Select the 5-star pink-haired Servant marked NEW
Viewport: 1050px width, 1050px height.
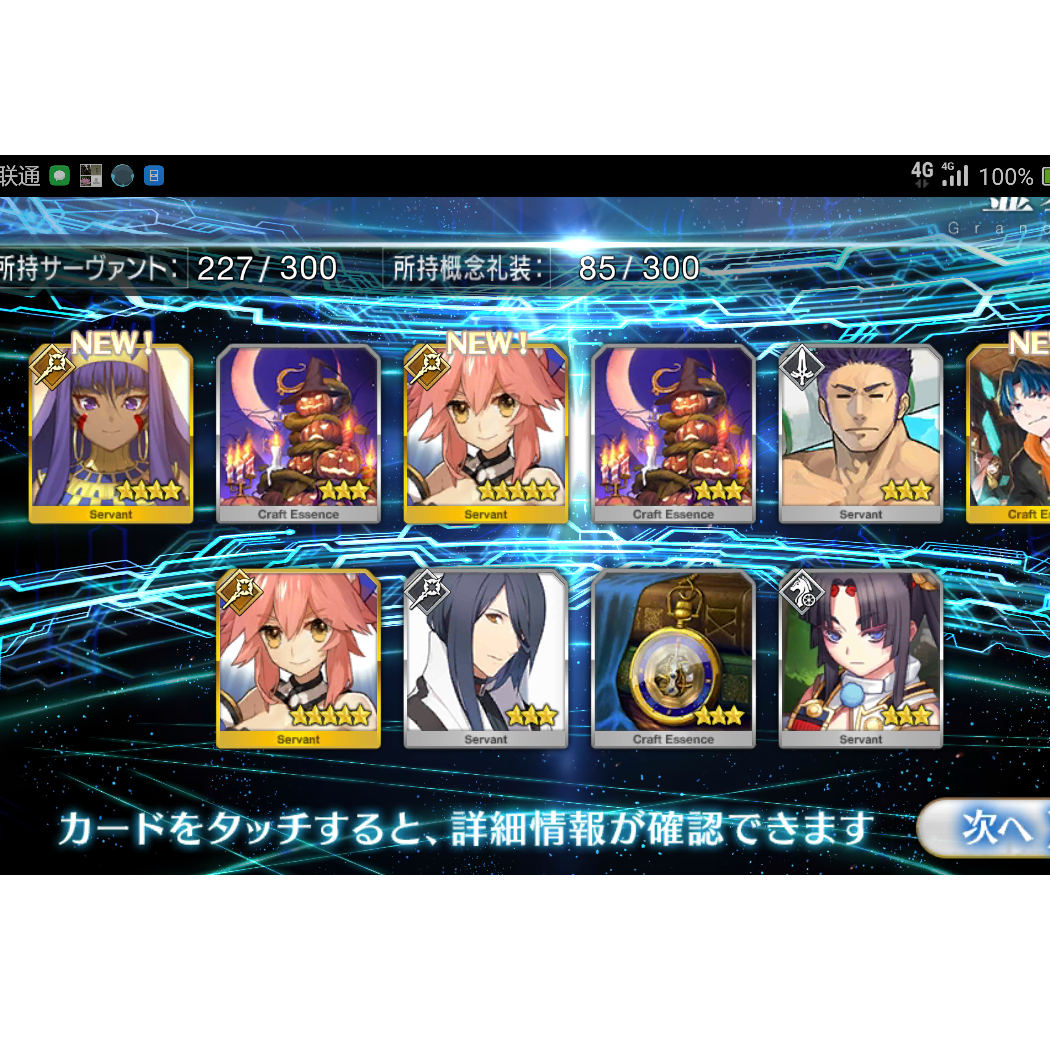486,434
